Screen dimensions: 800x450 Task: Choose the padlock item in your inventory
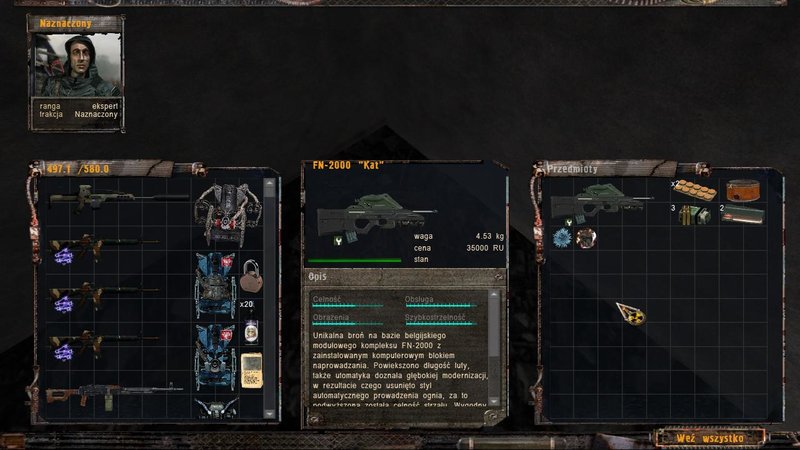(250, 270)
